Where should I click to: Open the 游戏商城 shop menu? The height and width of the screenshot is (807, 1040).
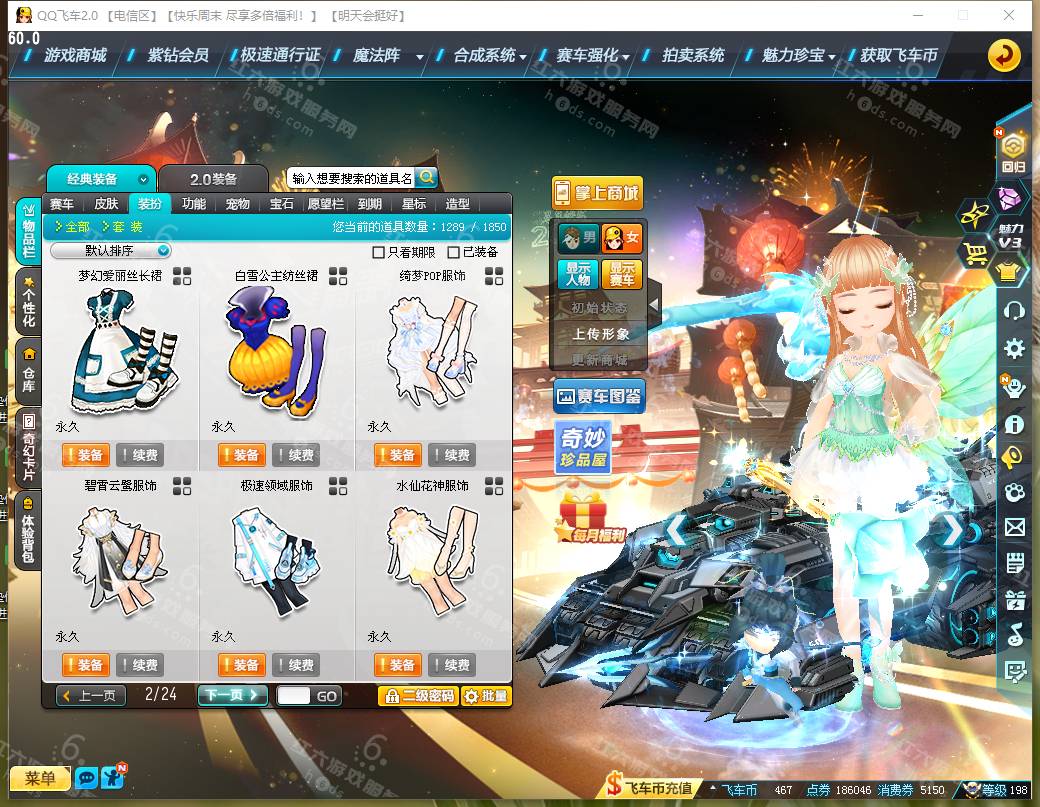click(75, 56)
